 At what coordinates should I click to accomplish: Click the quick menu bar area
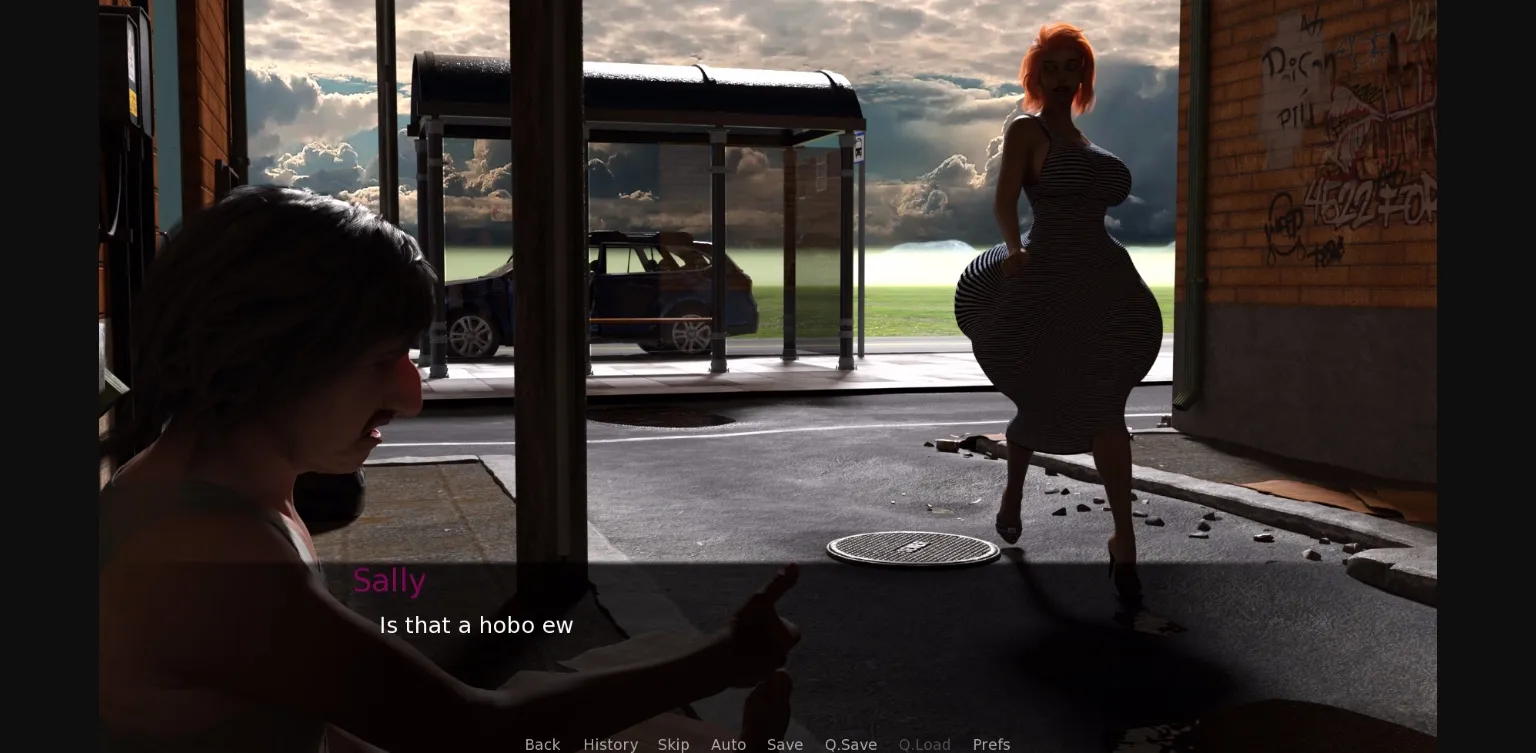(767, 744)
